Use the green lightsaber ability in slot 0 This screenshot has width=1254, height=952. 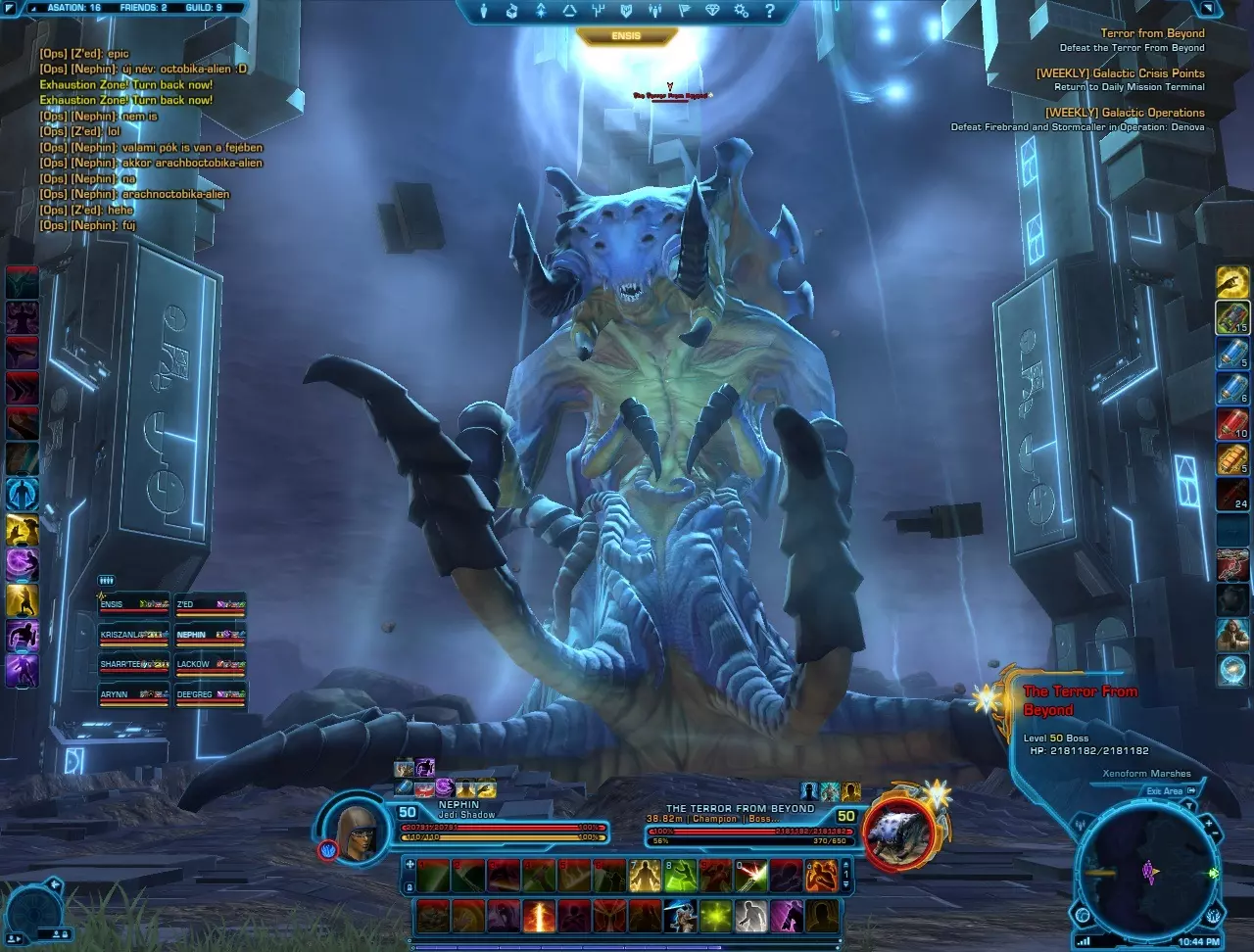[750, 874]
